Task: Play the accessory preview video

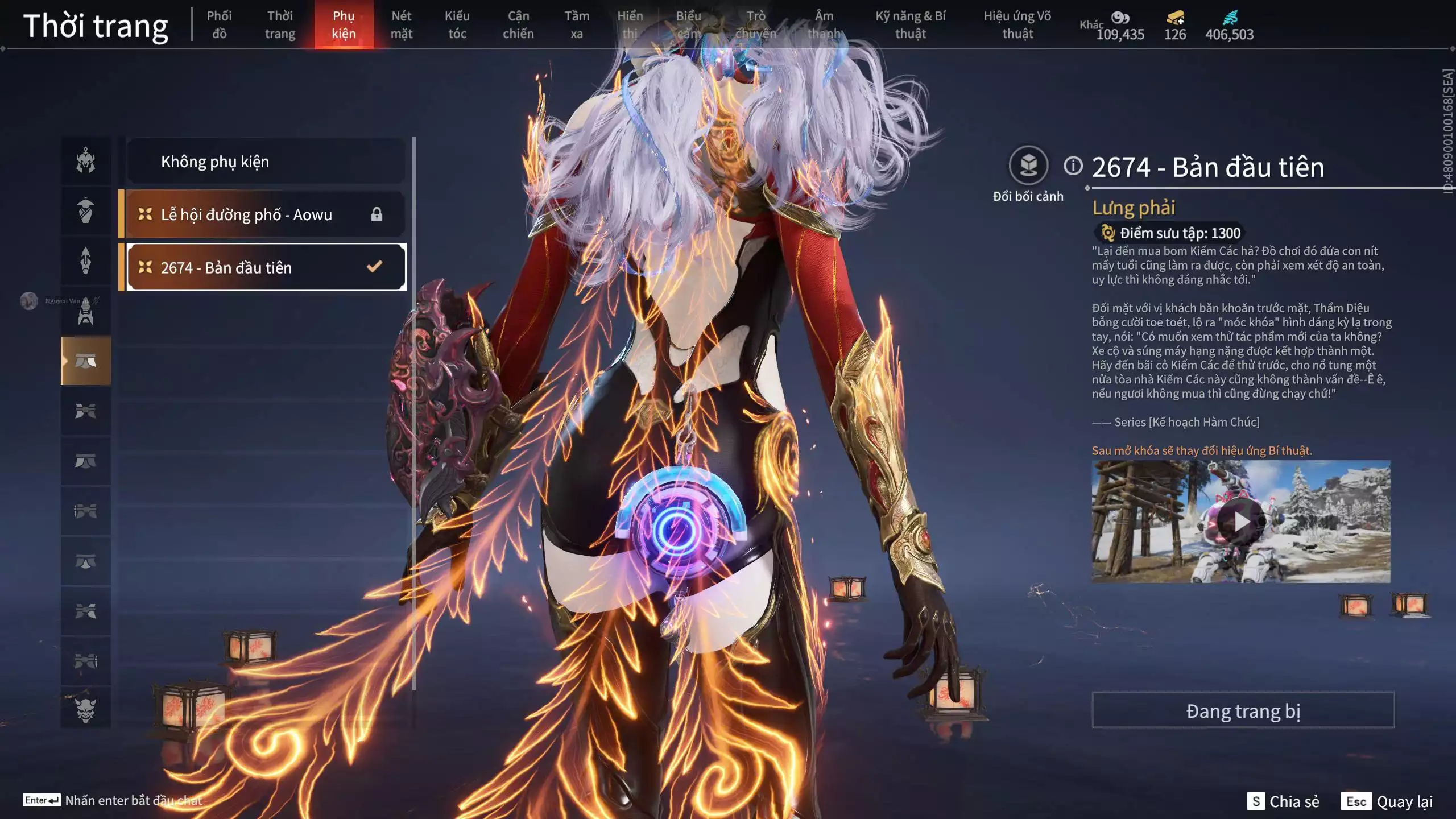Action: pyautogui.click(x=1240, y=521)
